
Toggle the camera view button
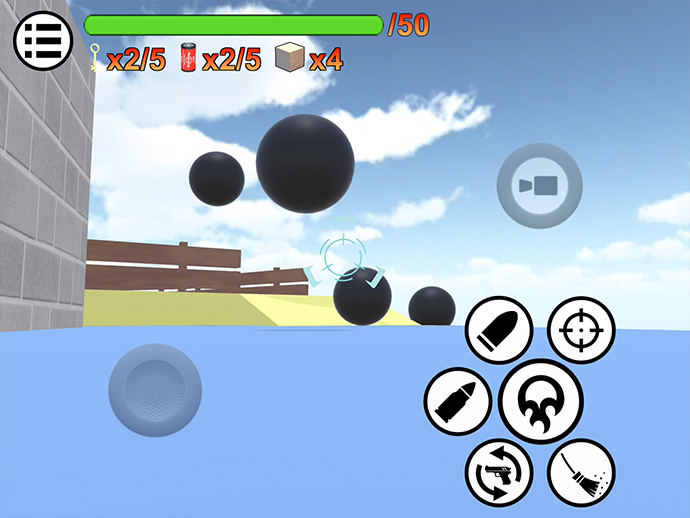pos(539,185)
